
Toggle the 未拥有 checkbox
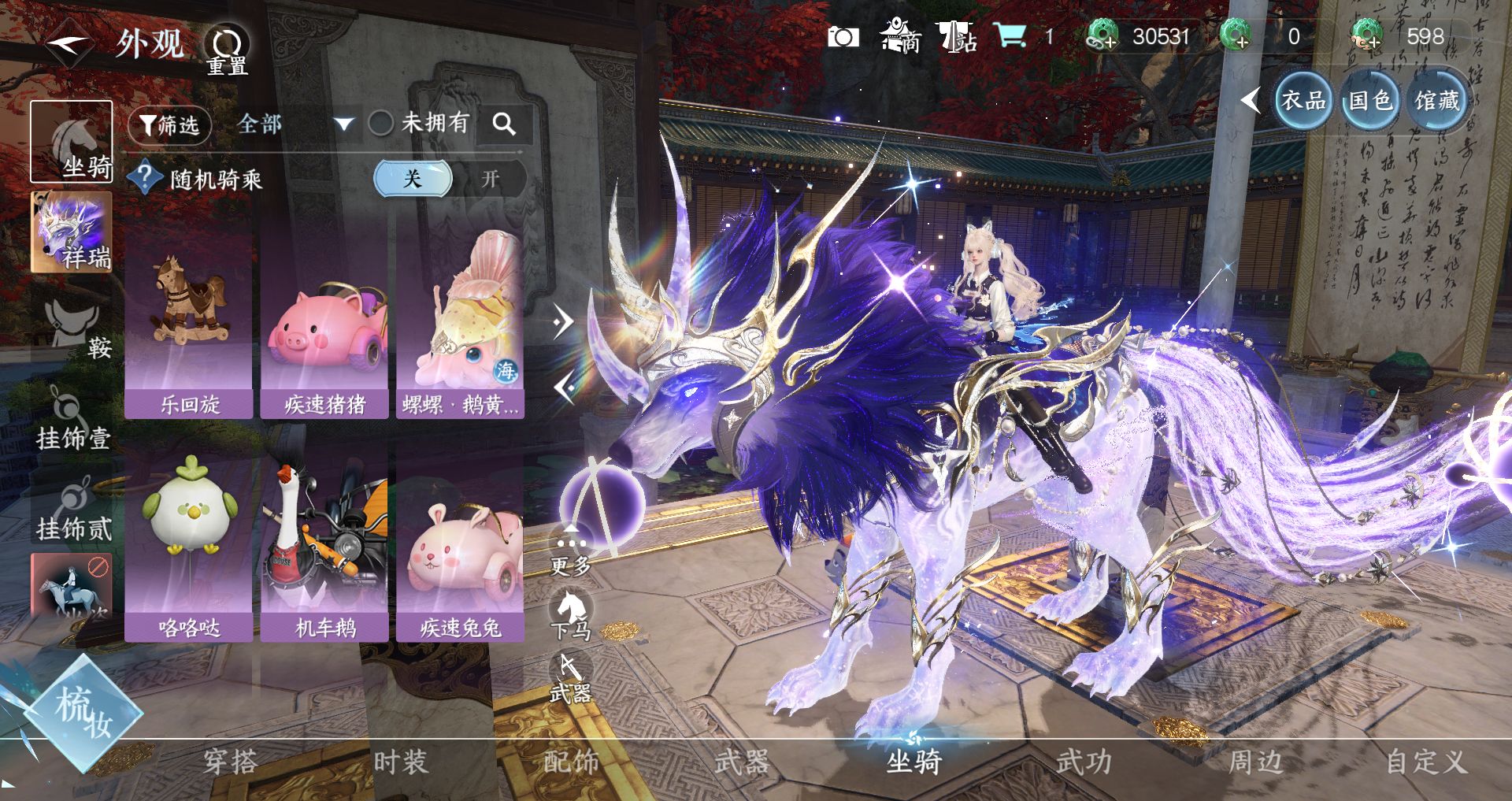[381, 123]
